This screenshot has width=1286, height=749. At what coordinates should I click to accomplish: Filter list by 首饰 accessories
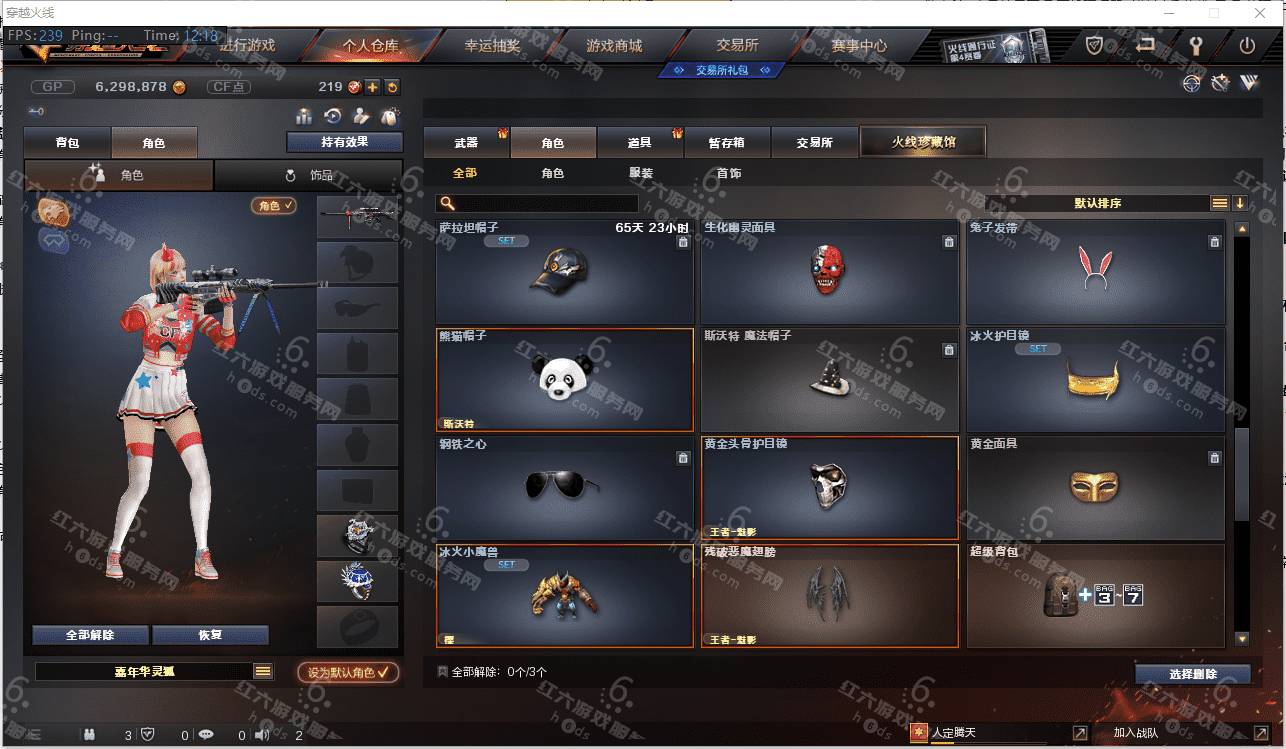tap(729, 173)
